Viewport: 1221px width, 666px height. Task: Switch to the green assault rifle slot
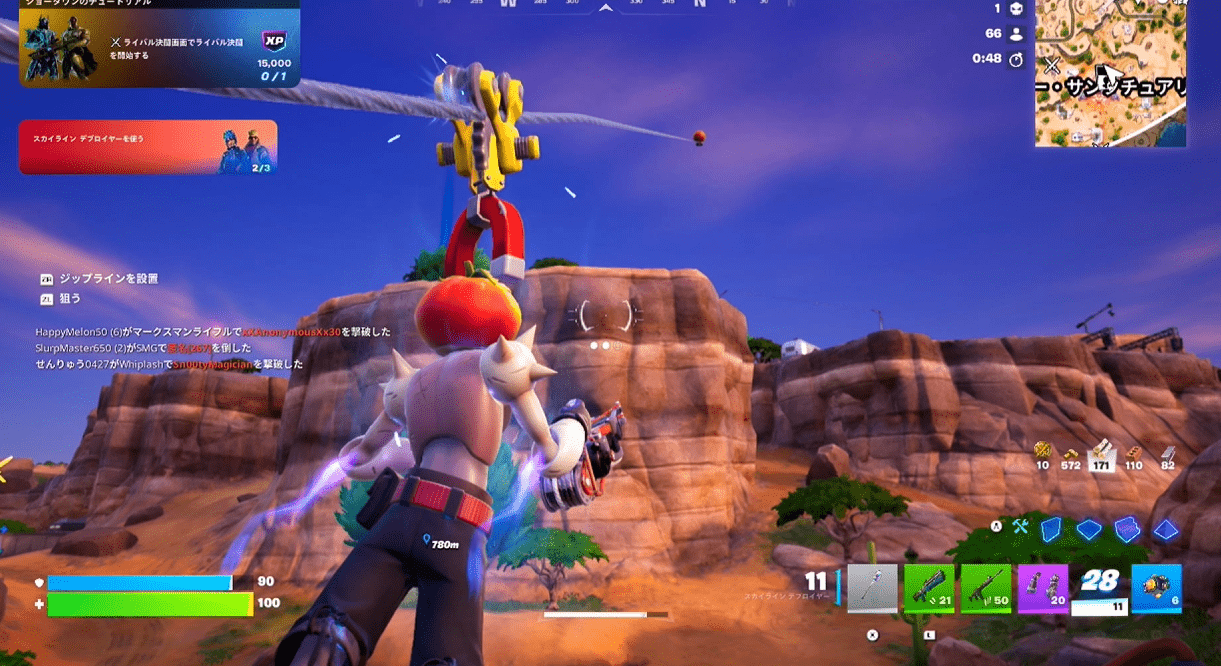(x=986, y=588)
